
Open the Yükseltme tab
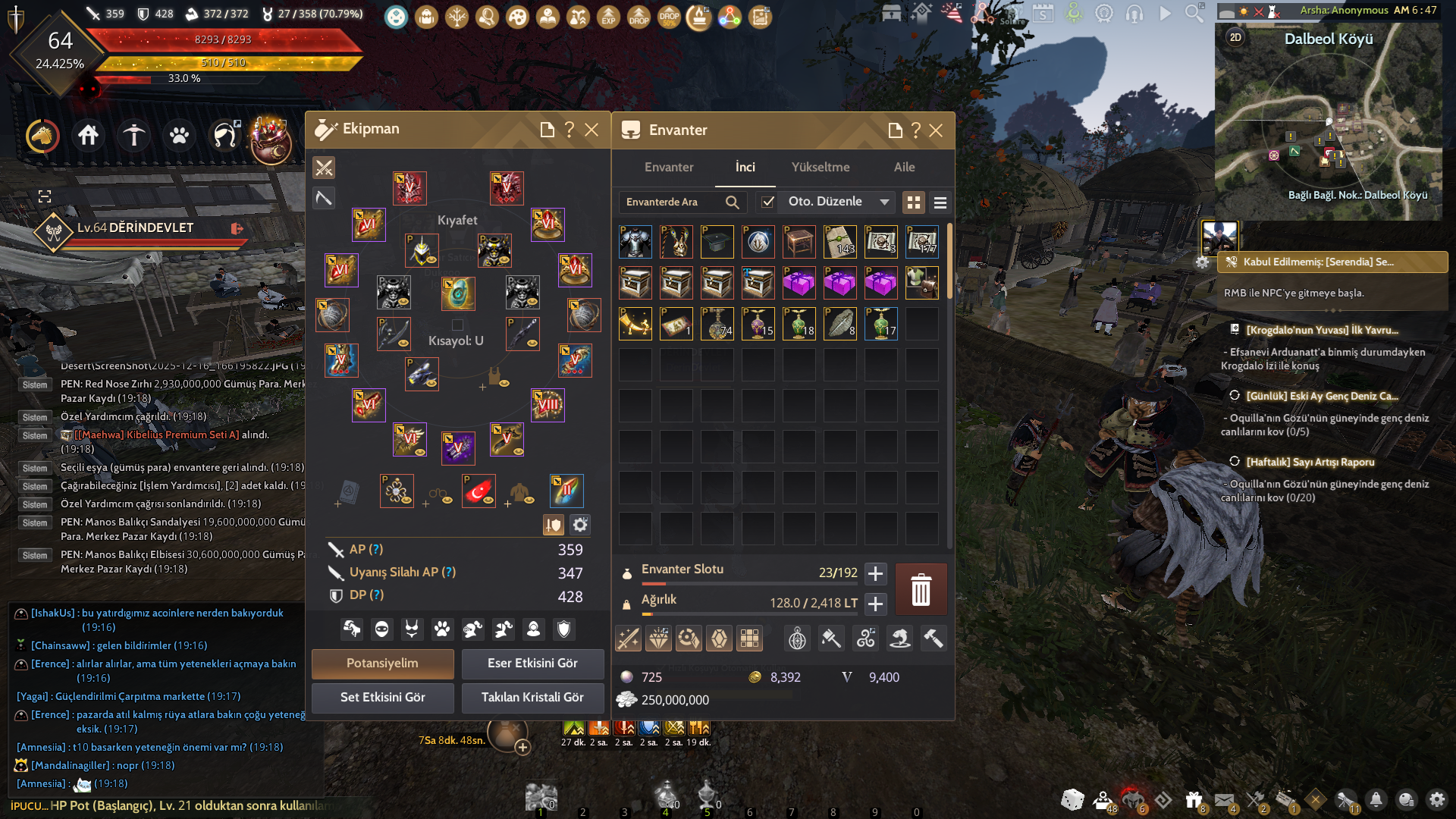(821, 167)
